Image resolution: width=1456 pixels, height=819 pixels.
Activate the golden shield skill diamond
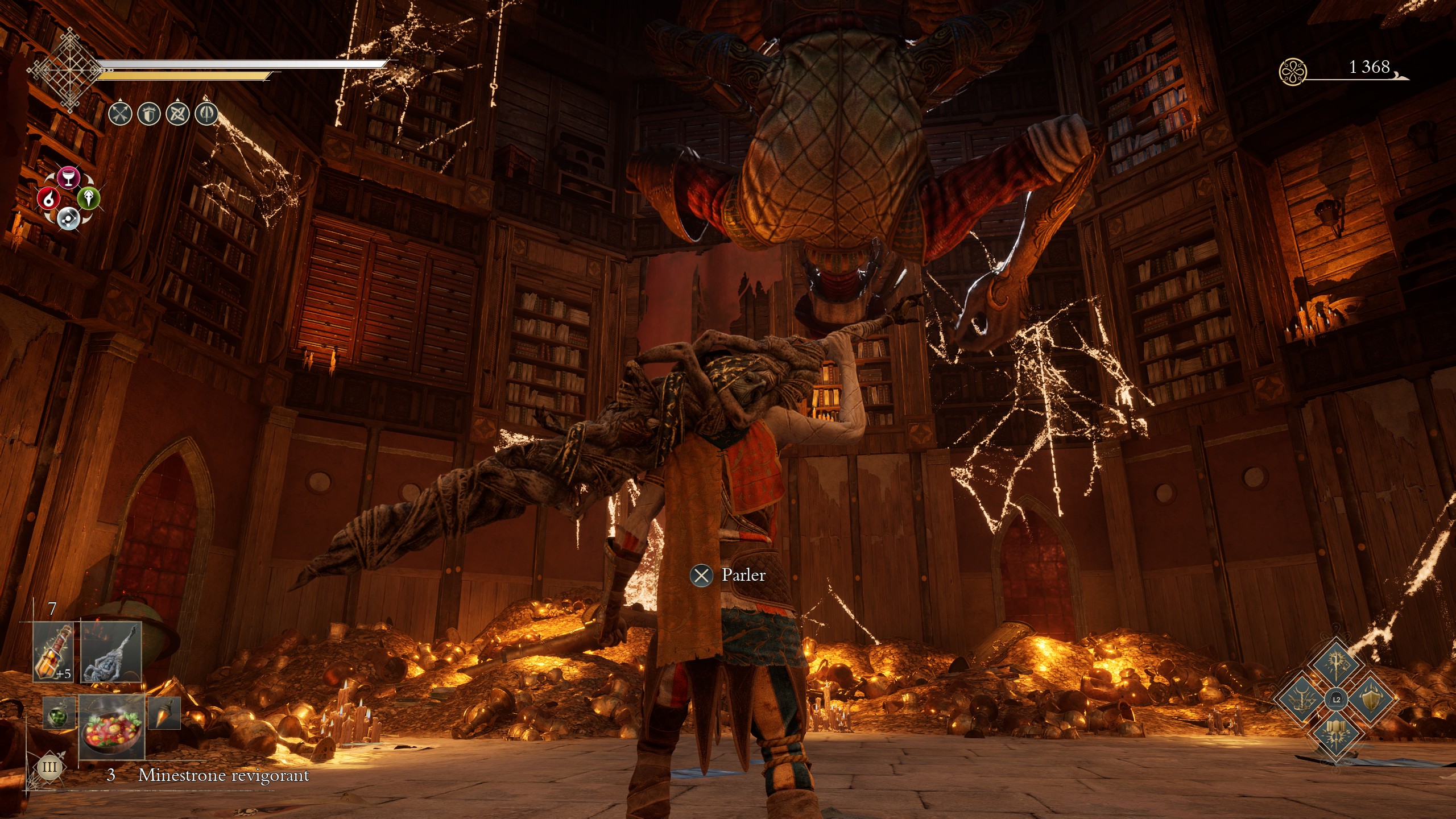coord(1371,698)
